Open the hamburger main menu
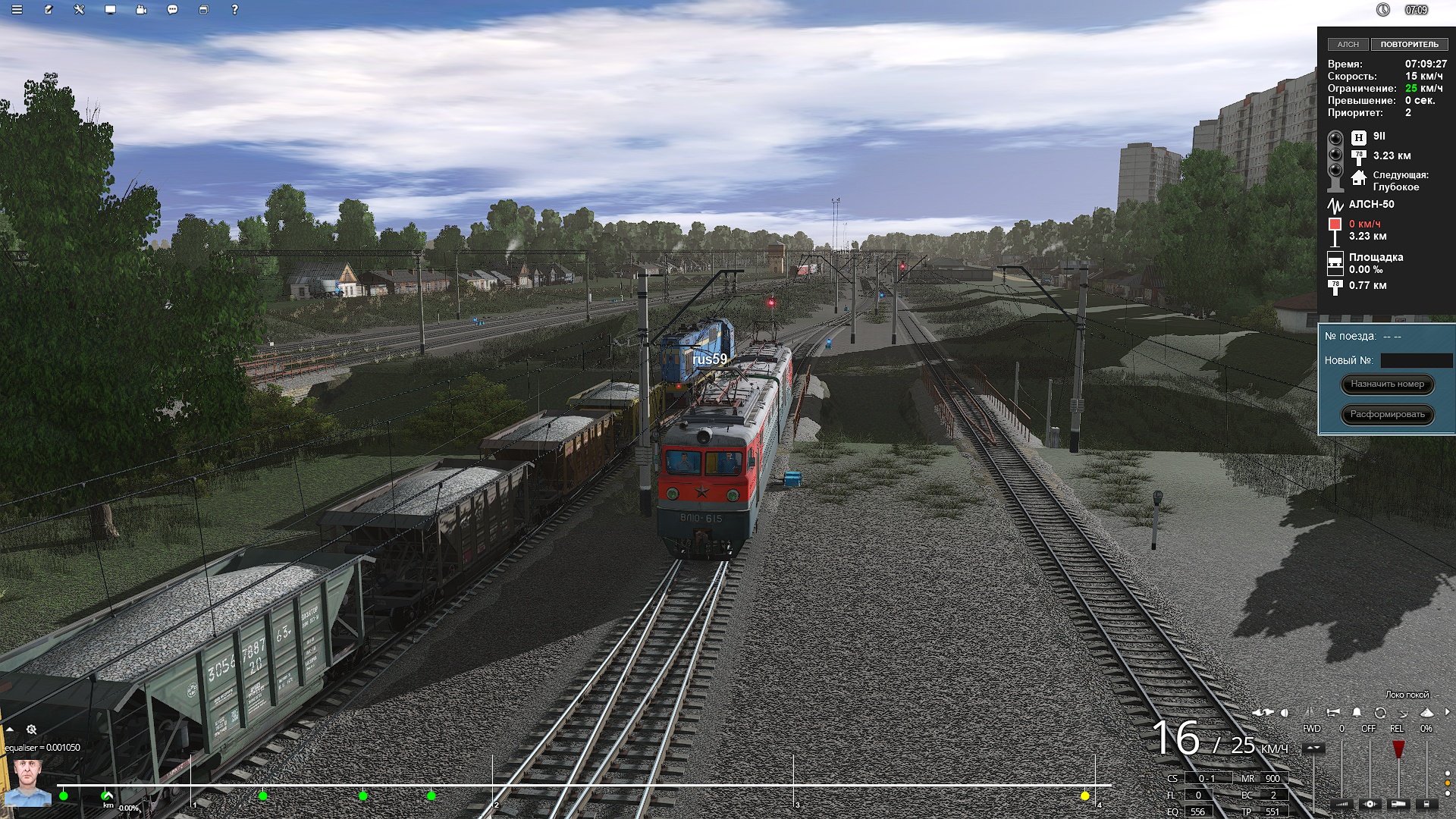 tap(17, 10)
